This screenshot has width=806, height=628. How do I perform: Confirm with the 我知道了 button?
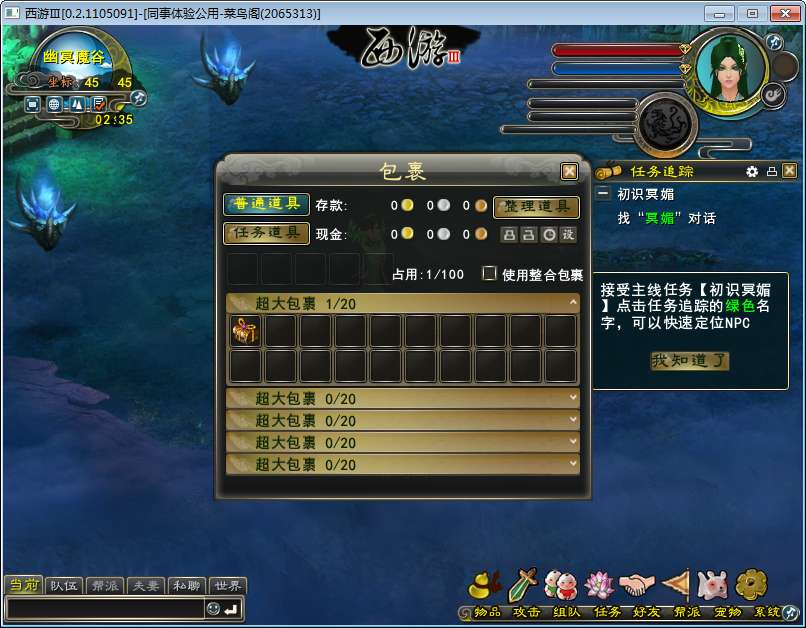click(690, 361)
